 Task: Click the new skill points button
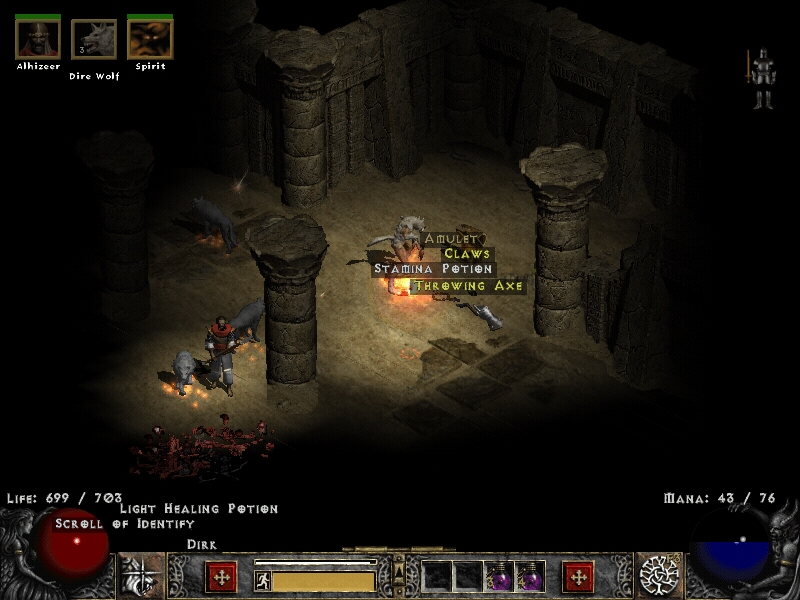point(578,577)
